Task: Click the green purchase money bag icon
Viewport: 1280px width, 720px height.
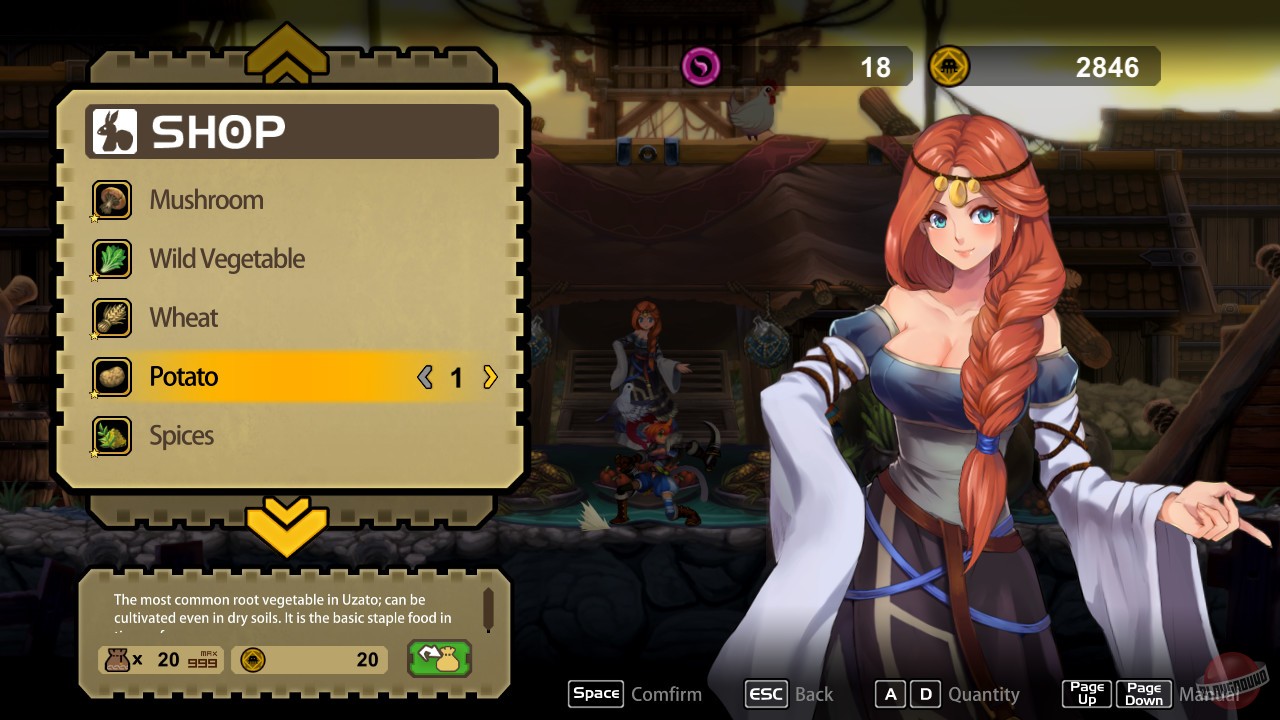Action: tap(438, 660)
